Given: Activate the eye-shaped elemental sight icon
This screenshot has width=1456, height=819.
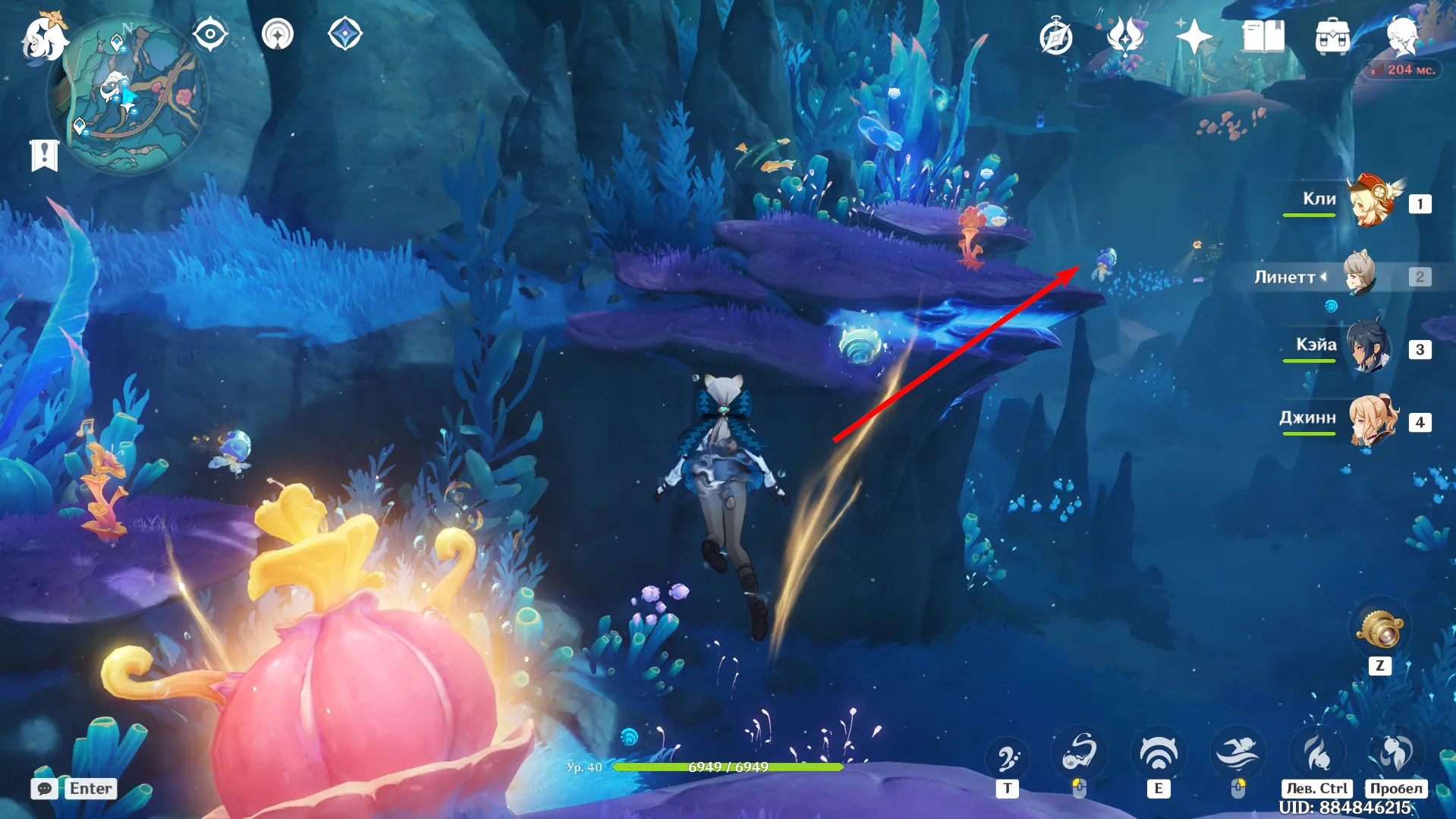Looking at the screenshot, I should coord(210,35).
